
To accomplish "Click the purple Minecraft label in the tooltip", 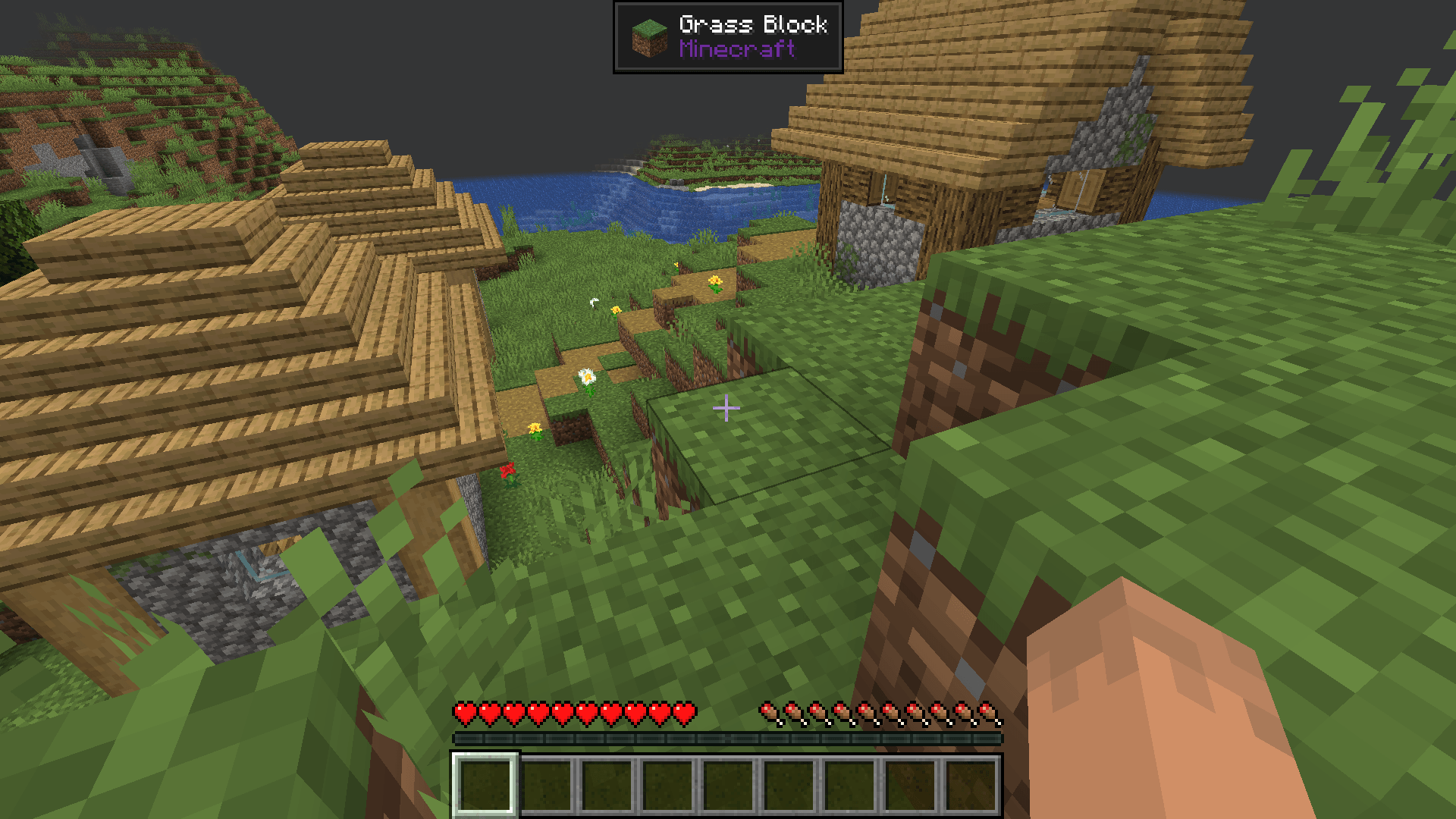I will [736, 50].
